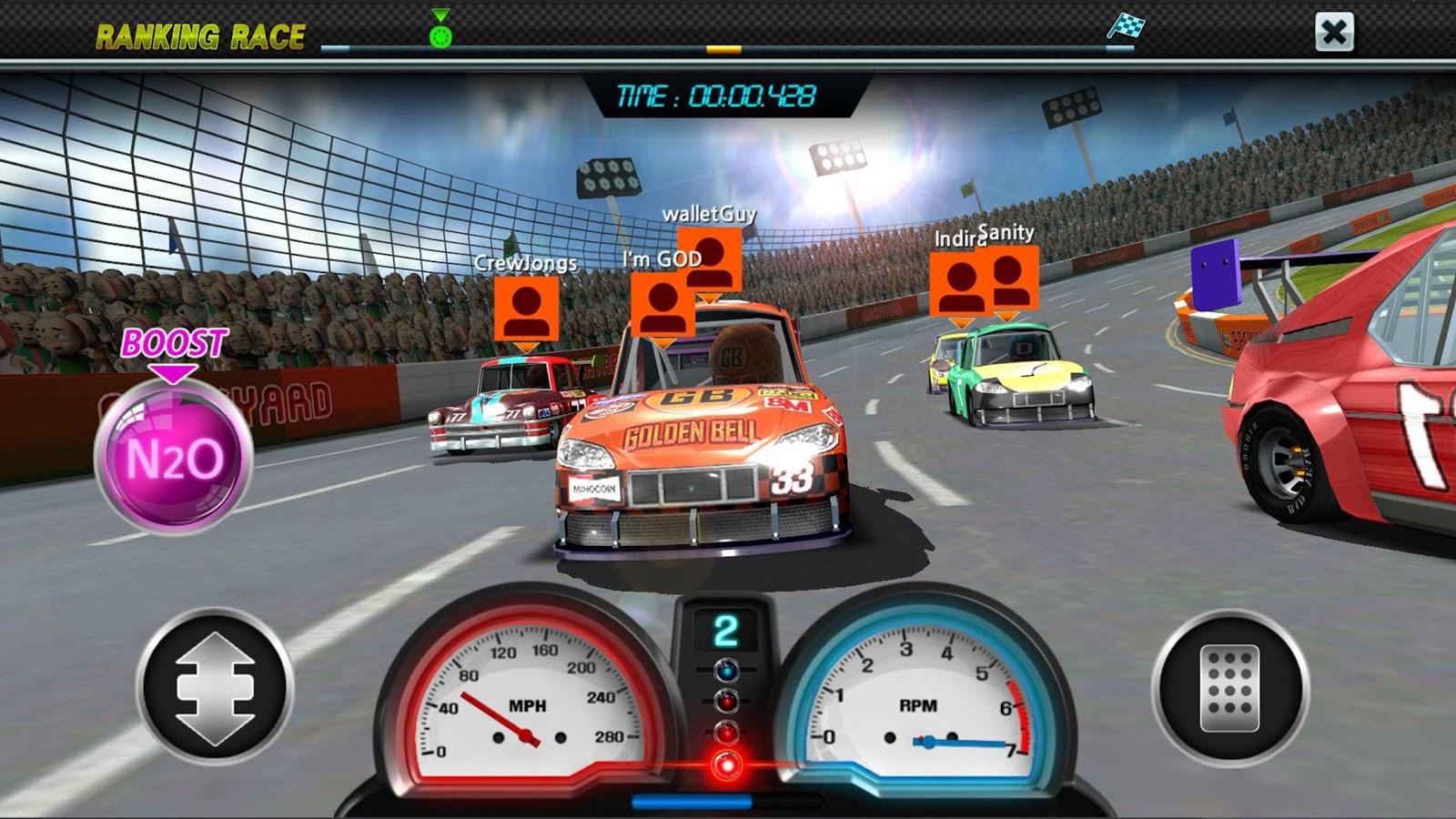Hit the gas pedal button
1456x819 pixels.
[1230, 687]
